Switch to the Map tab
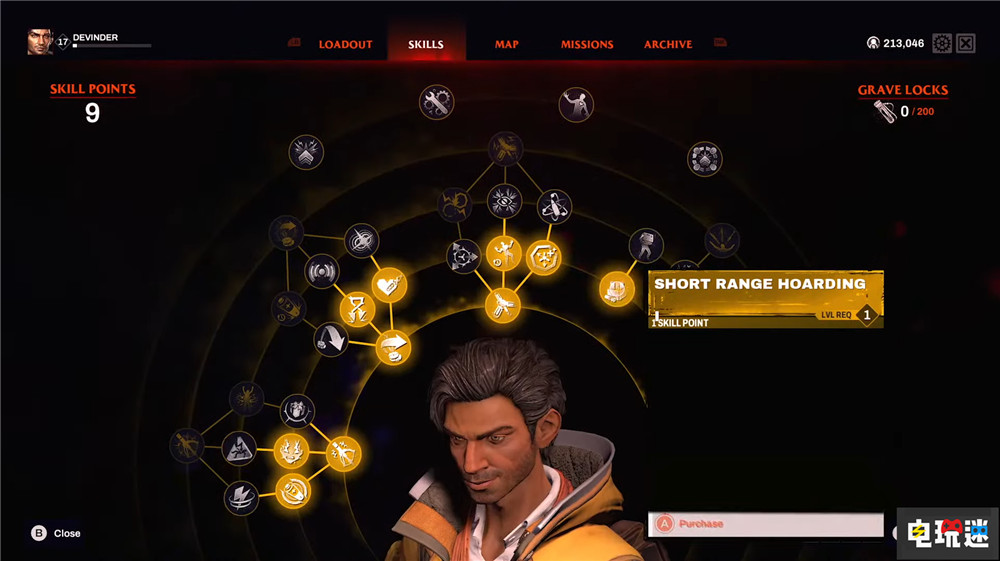Viewport: 1000px width, 561px height. (x=506, y=45)
